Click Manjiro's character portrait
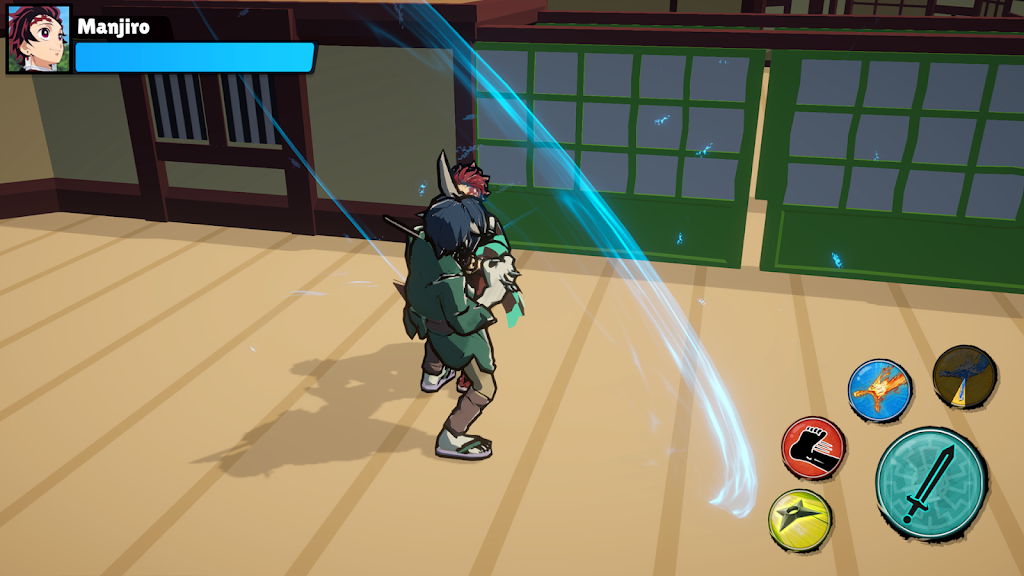 click(x=39, y=39)
